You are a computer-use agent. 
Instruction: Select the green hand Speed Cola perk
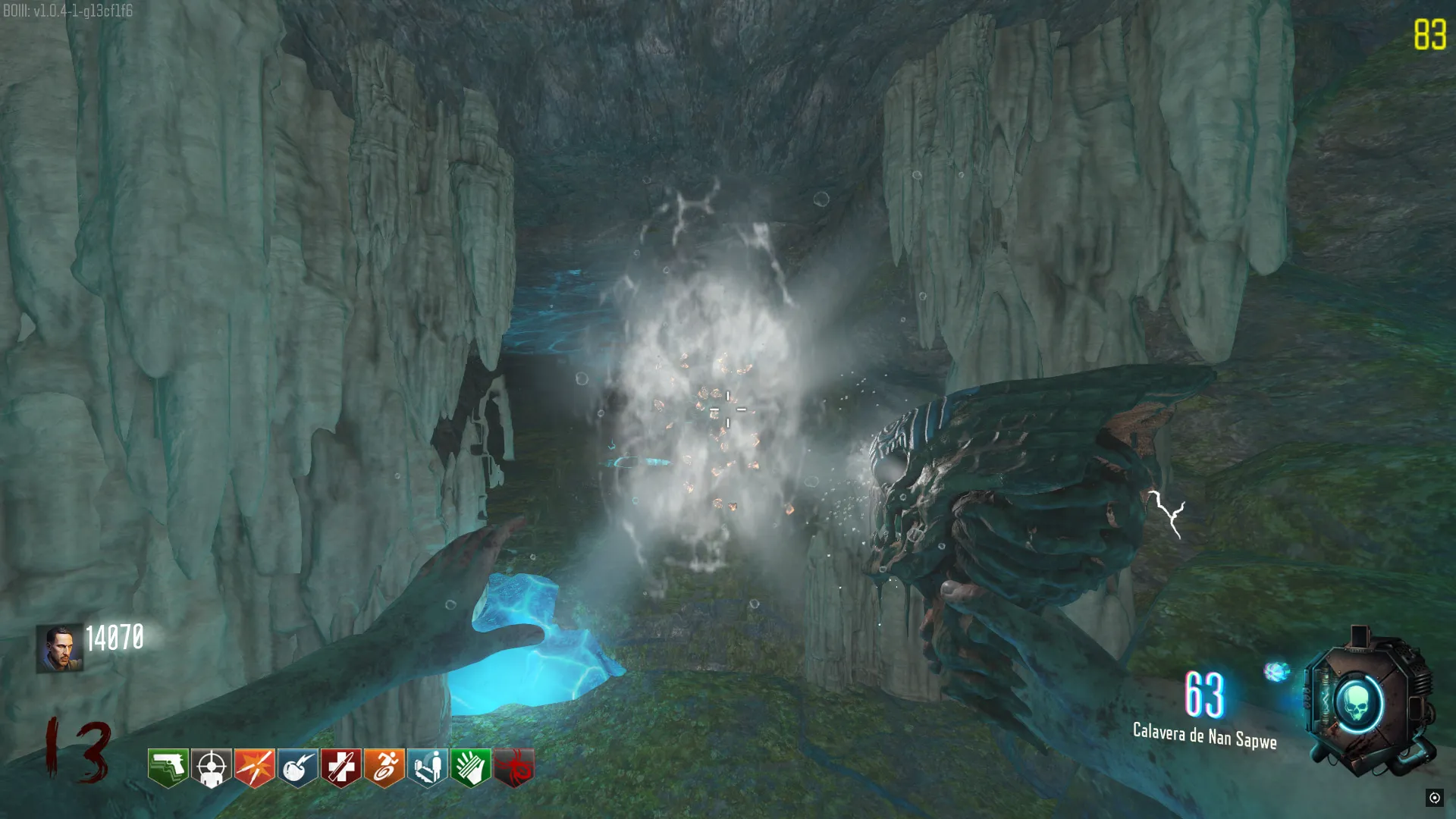(x=471, y=767)
